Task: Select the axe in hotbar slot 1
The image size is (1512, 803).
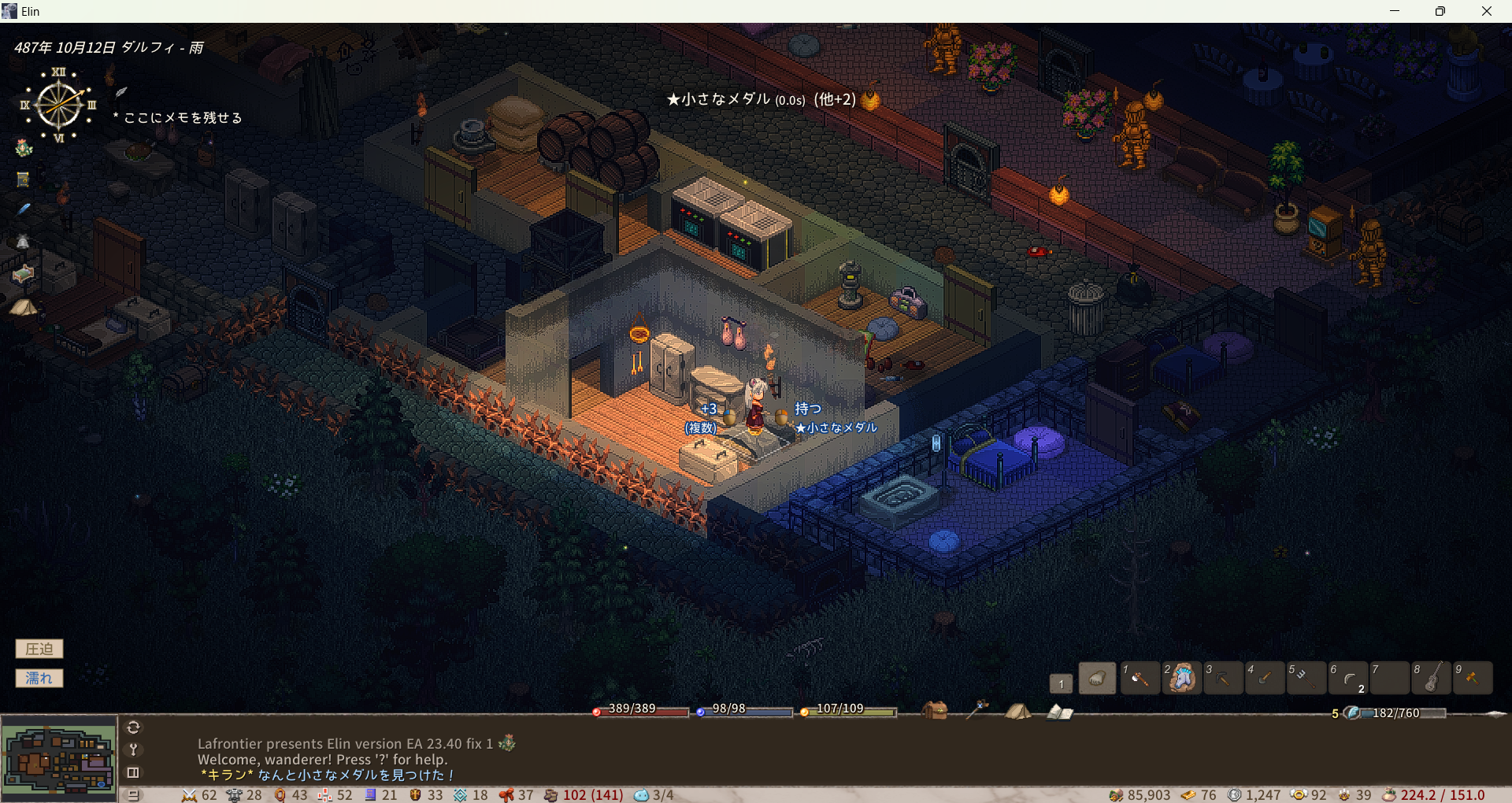Action: coord(1139,678)
